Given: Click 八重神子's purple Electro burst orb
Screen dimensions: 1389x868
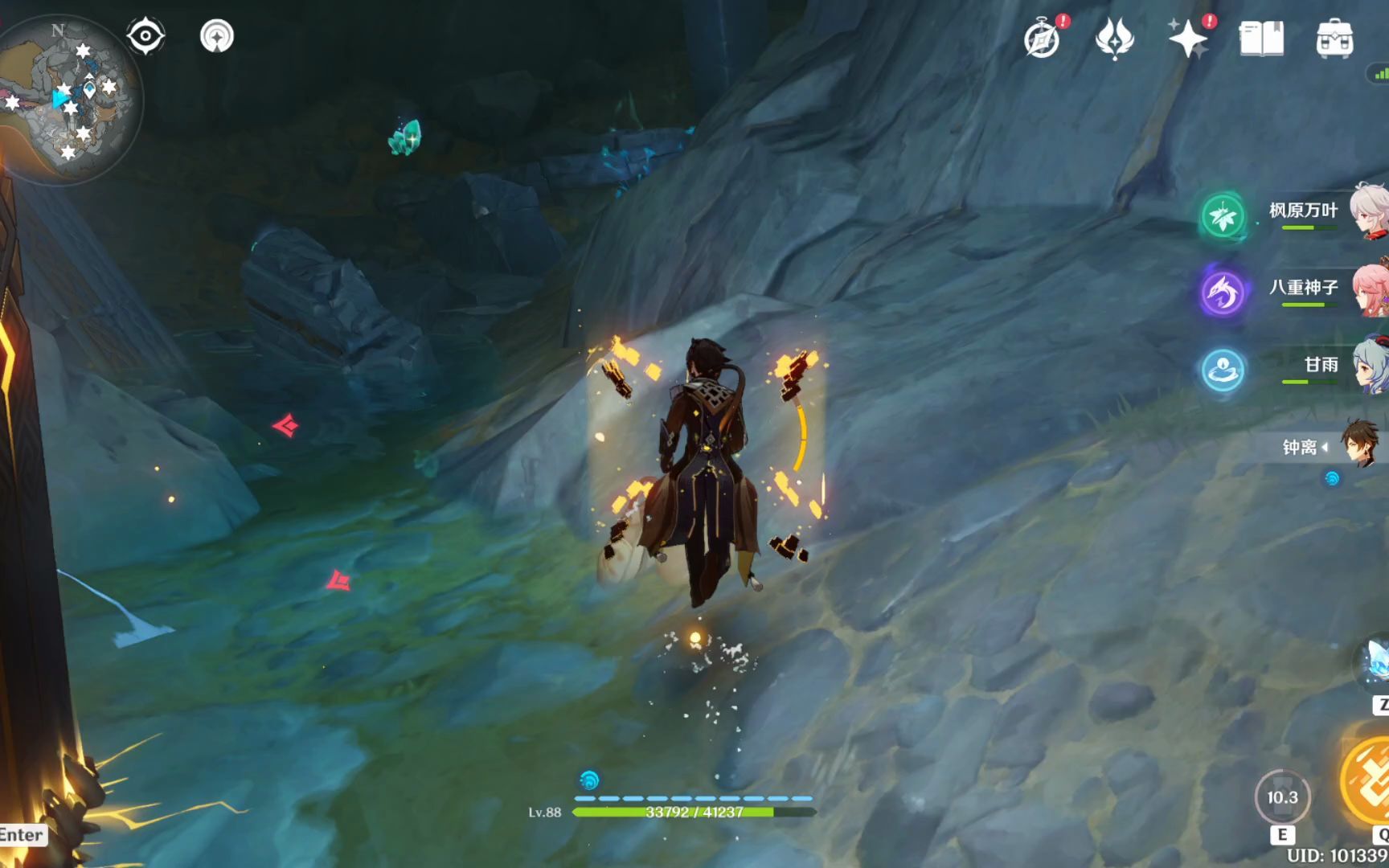Looking at the screenshot, I should click(1223, 293).
